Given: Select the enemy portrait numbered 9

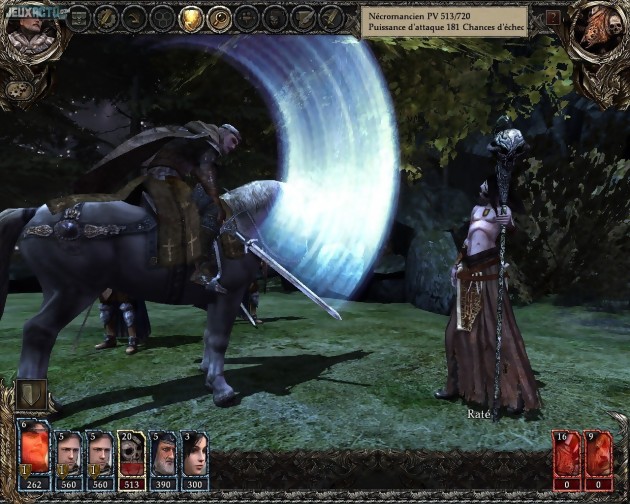Looking at the screenshot, I should (x=597, y=455).
